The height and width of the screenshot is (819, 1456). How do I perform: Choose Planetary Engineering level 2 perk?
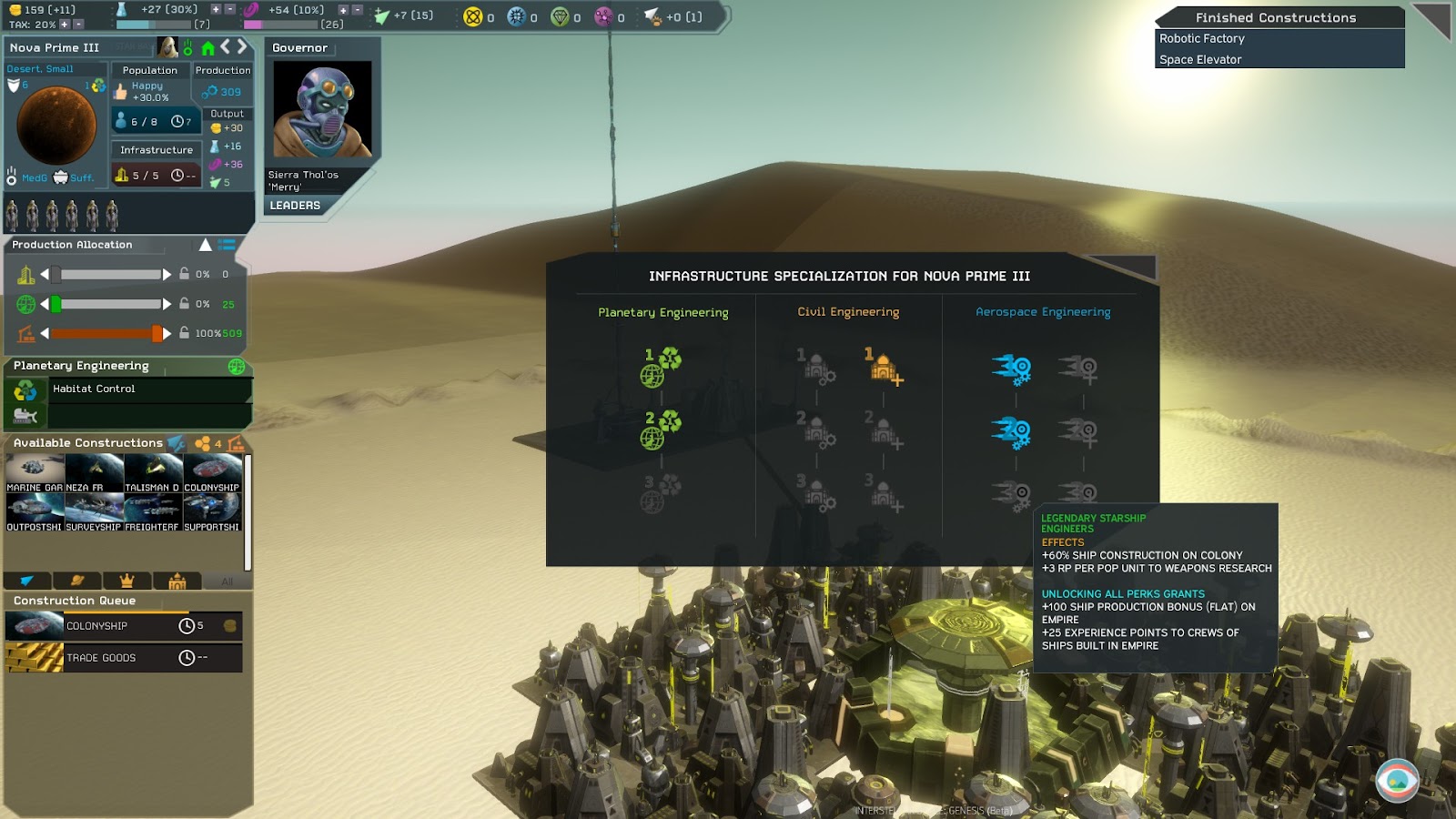[661, 430]
